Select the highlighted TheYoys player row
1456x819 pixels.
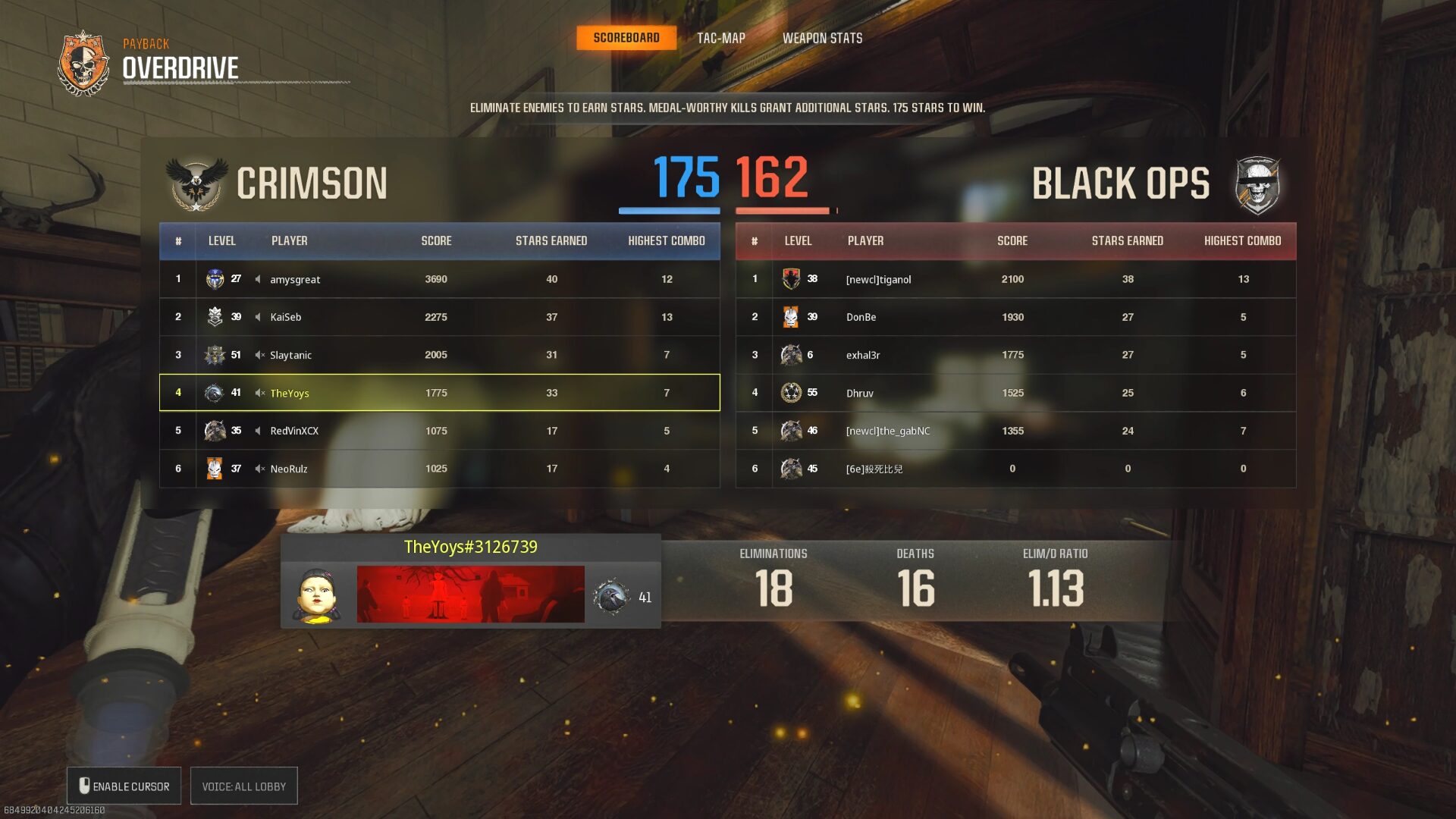pyautogui.click(x=439, y=393)
